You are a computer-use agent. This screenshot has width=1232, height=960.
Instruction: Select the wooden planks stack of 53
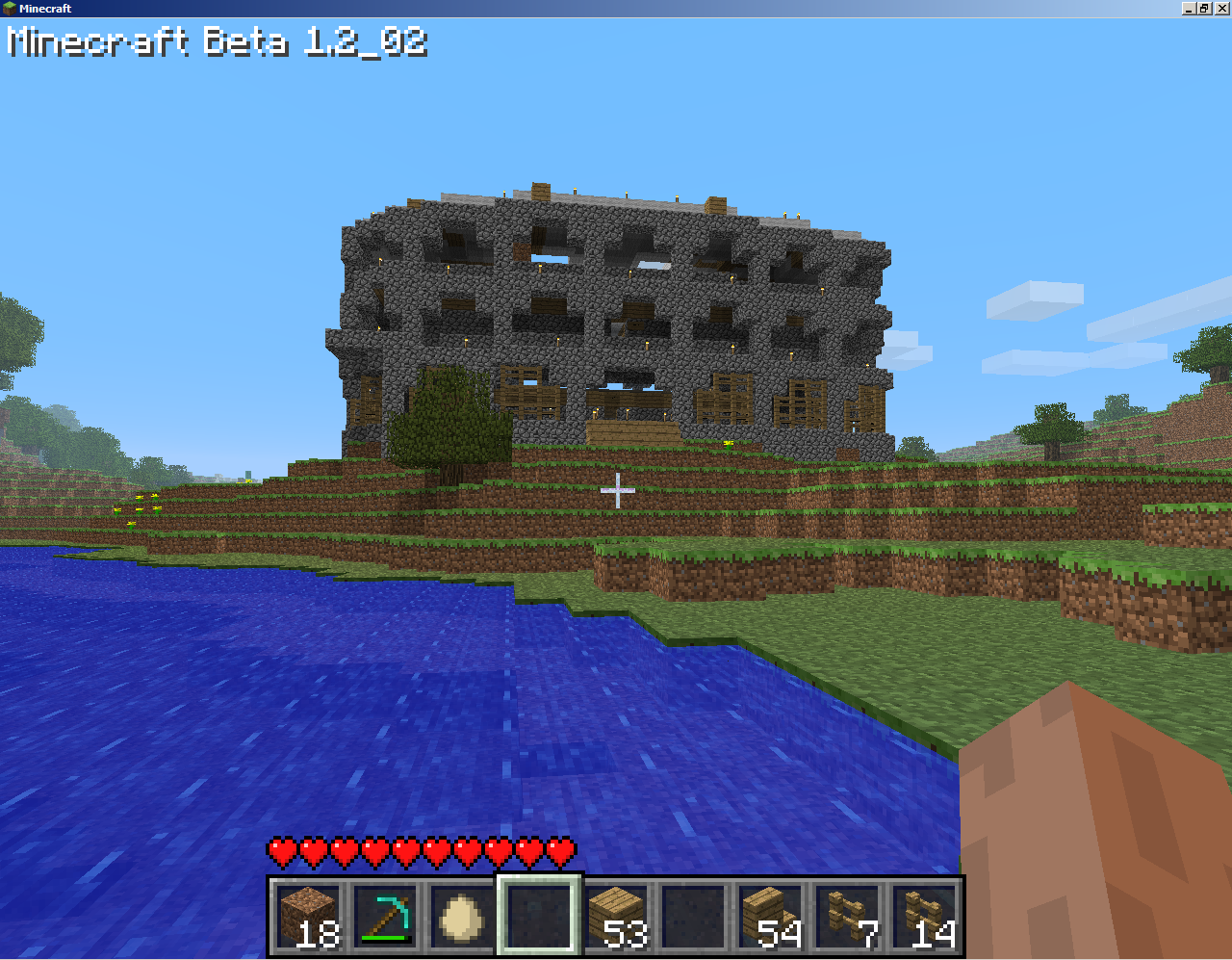(x=617, y=915)
